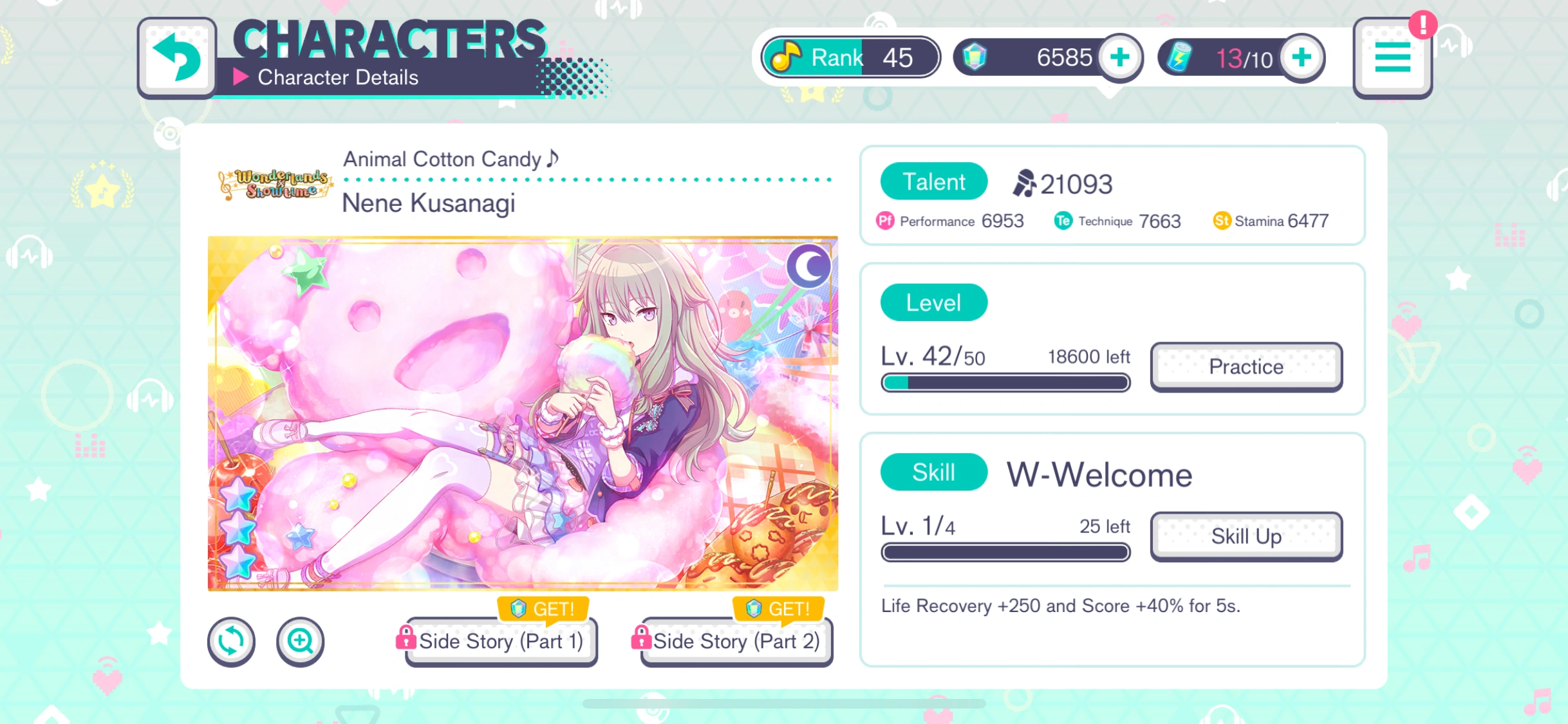Open Side Story Part 1

pyautogui.click(x=500, y=641)
